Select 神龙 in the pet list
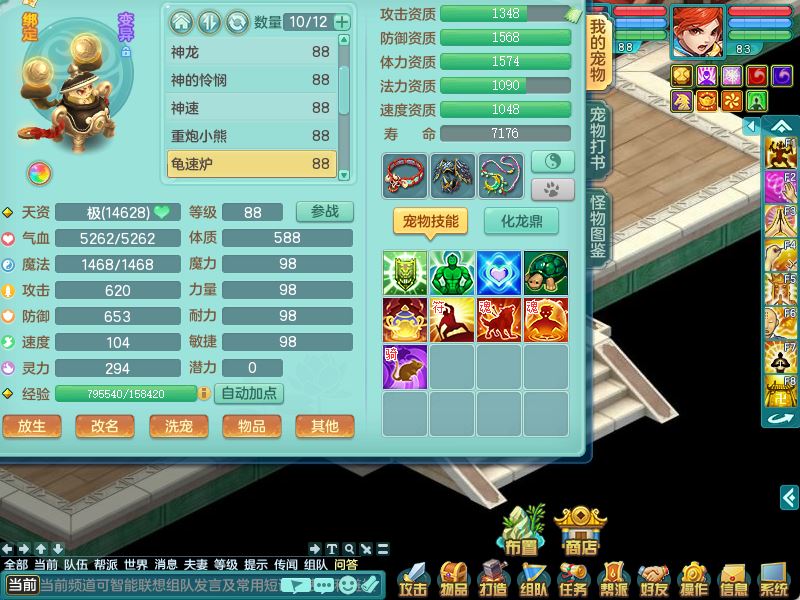This screenshot has width=800, height=600. (x=250, y=52)
